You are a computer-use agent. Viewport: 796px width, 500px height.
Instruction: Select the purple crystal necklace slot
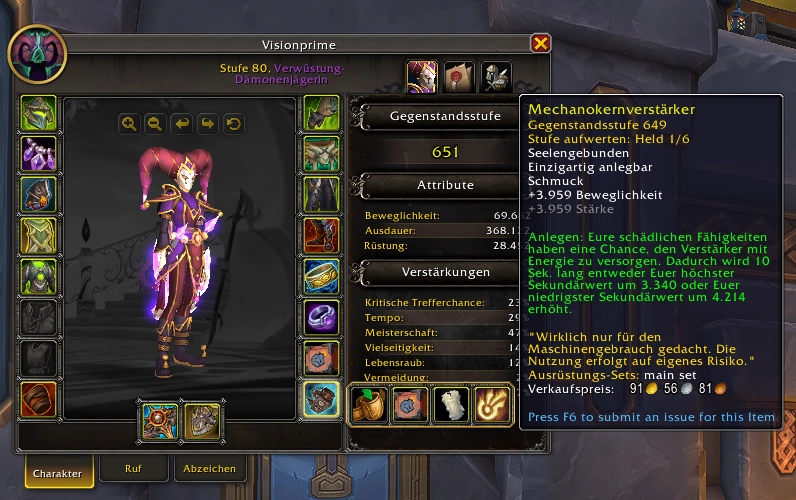[x=39, y=154]
